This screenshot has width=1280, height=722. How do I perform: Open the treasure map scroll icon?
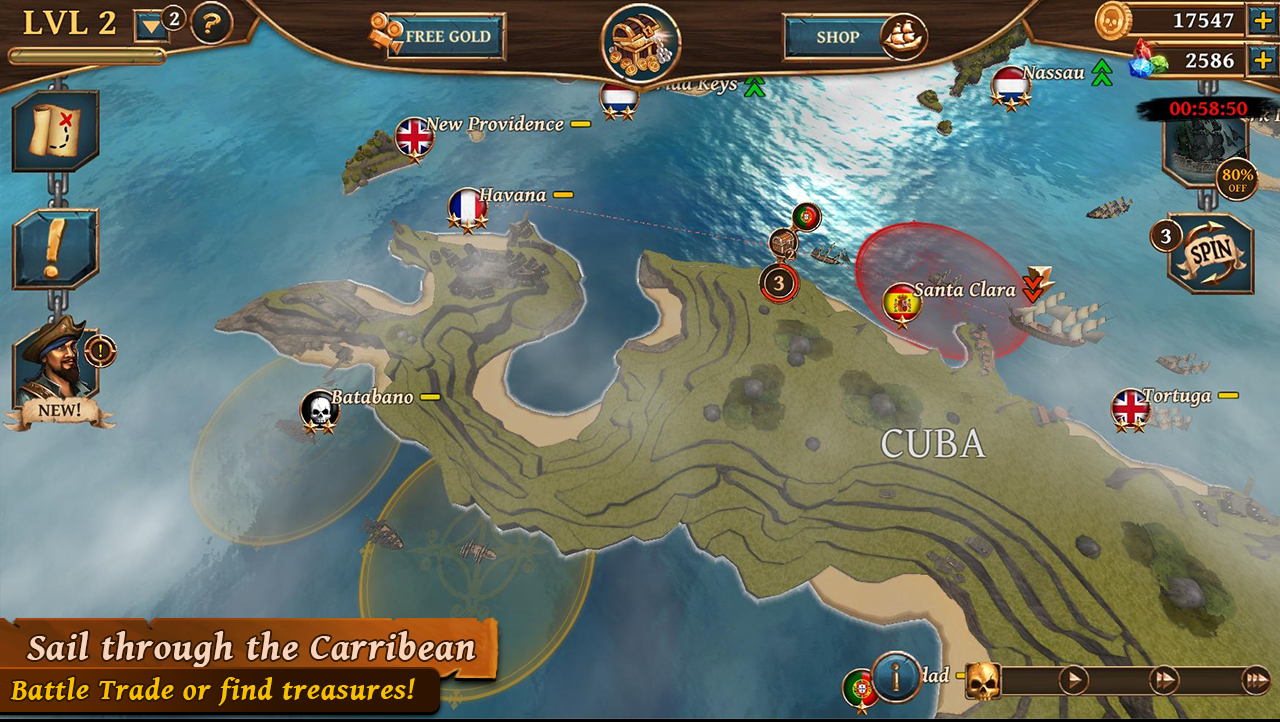click(x=55, y=131)
